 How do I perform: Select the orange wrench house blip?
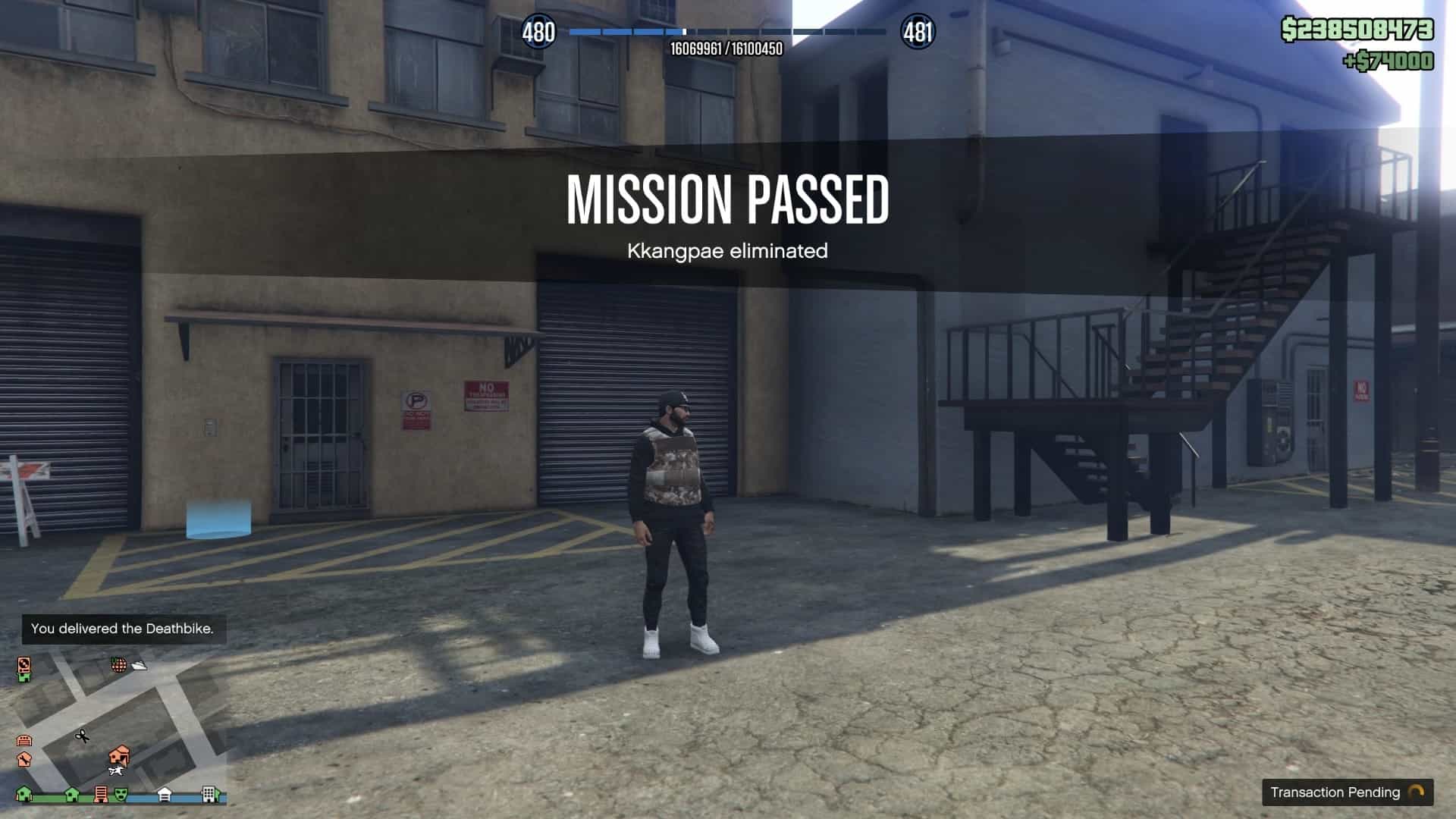click(24, 758)
